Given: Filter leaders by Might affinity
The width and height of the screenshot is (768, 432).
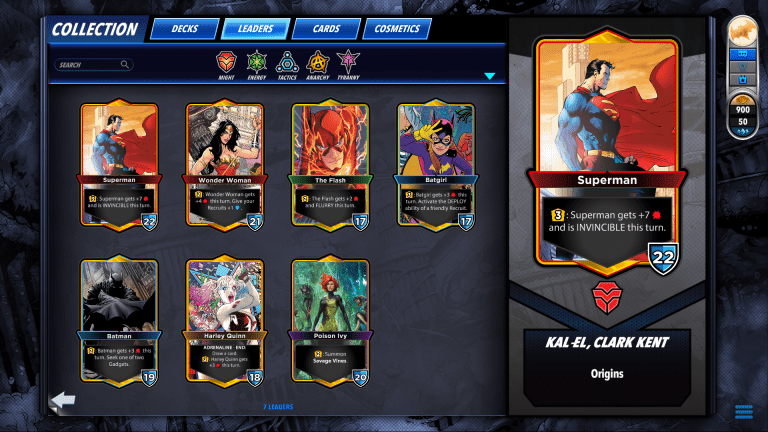Looking at the screenshot, I should click(x=227, y=63).
